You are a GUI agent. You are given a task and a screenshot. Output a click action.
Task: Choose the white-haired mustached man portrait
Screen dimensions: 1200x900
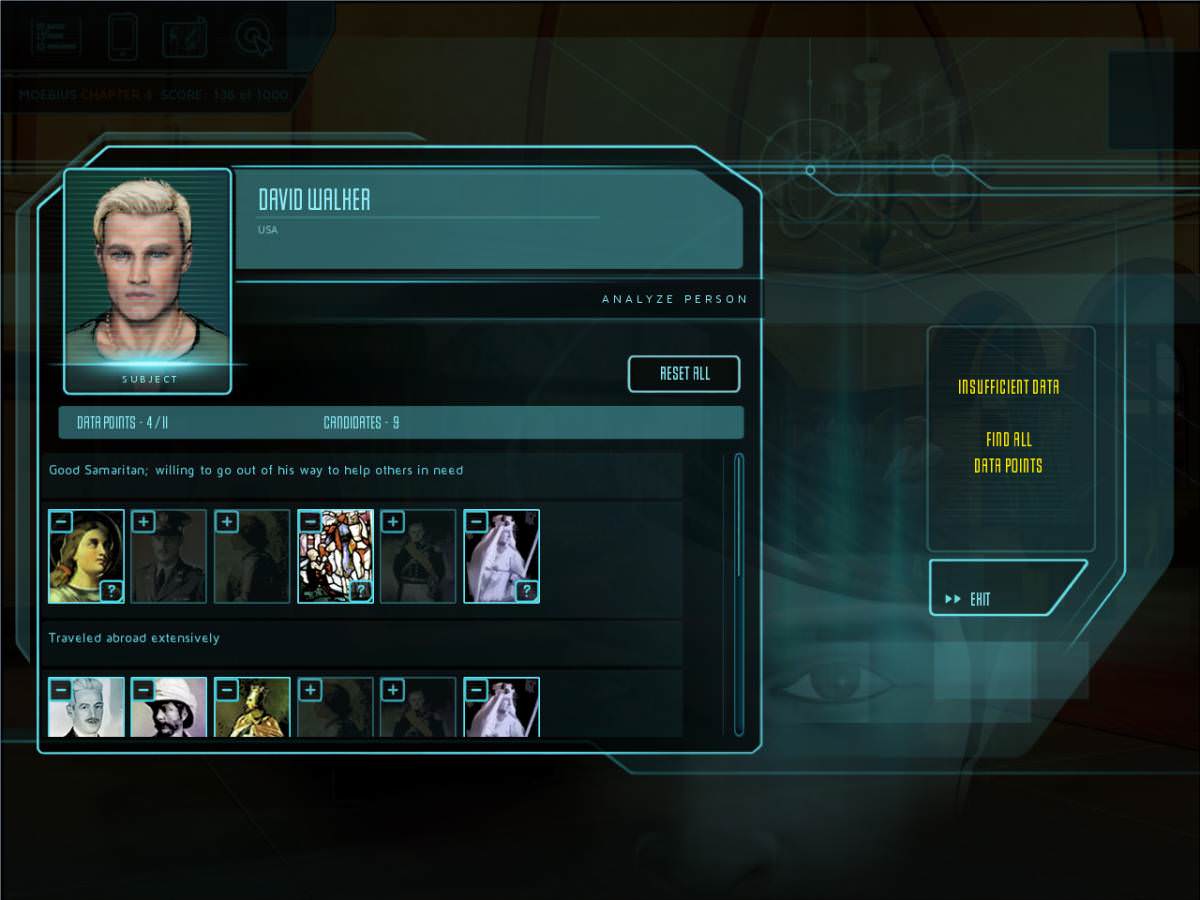coord(86,710)
